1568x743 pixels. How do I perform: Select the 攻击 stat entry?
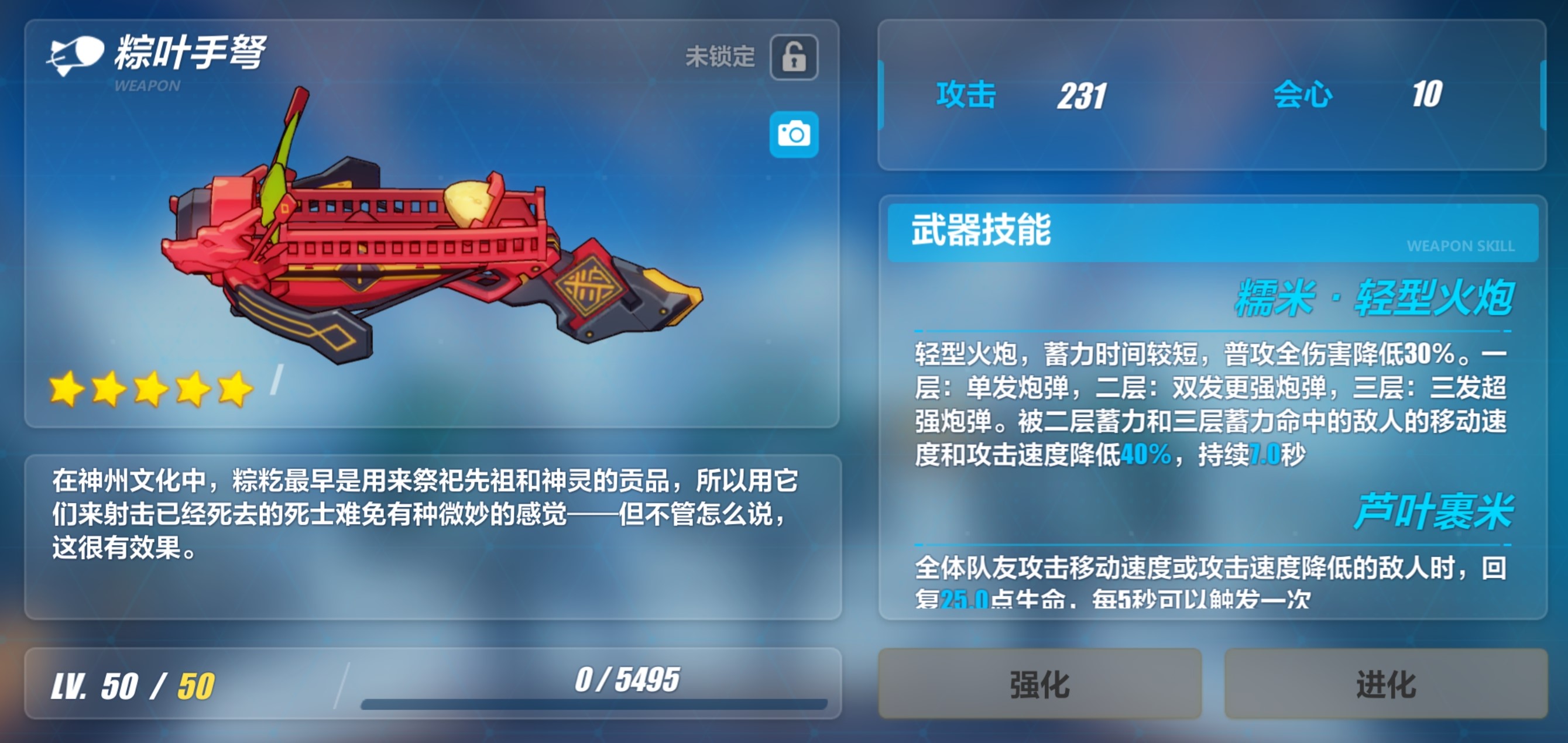coord(965,94)
